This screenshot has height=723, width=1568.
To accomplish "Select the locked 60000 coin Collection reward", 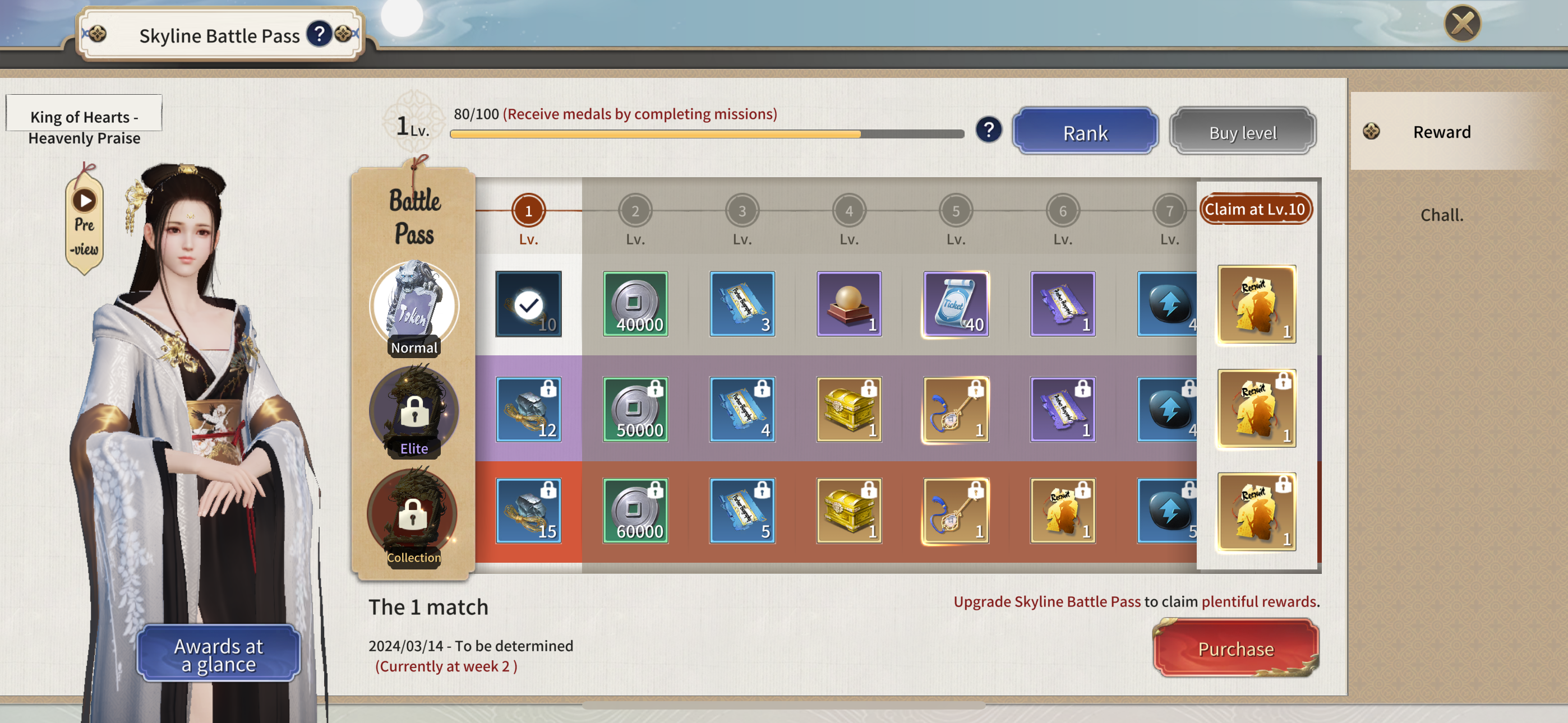I will point(635,511).
